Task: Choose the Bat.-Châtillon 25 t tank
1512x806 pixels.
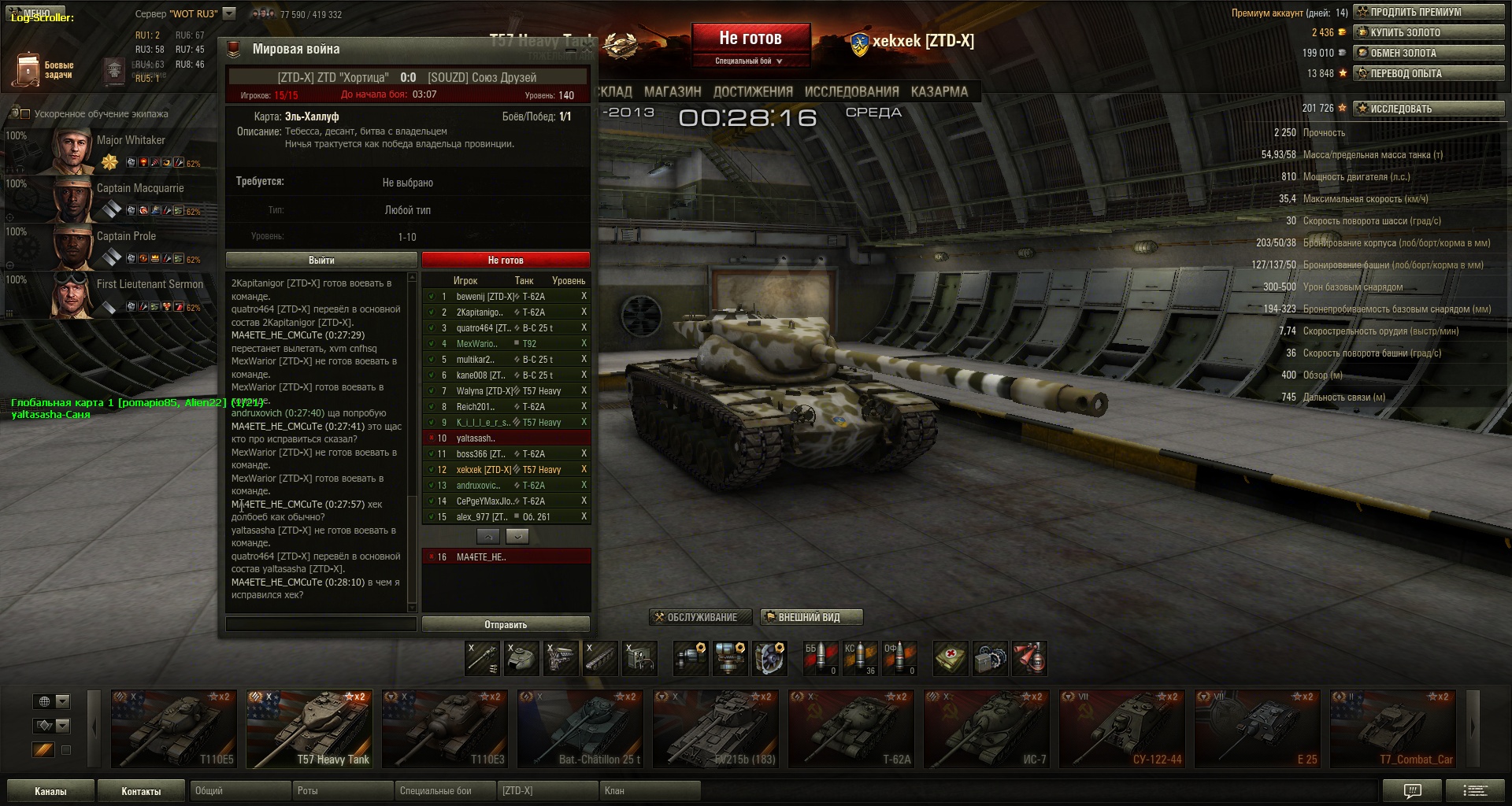Action: (580, 728)
